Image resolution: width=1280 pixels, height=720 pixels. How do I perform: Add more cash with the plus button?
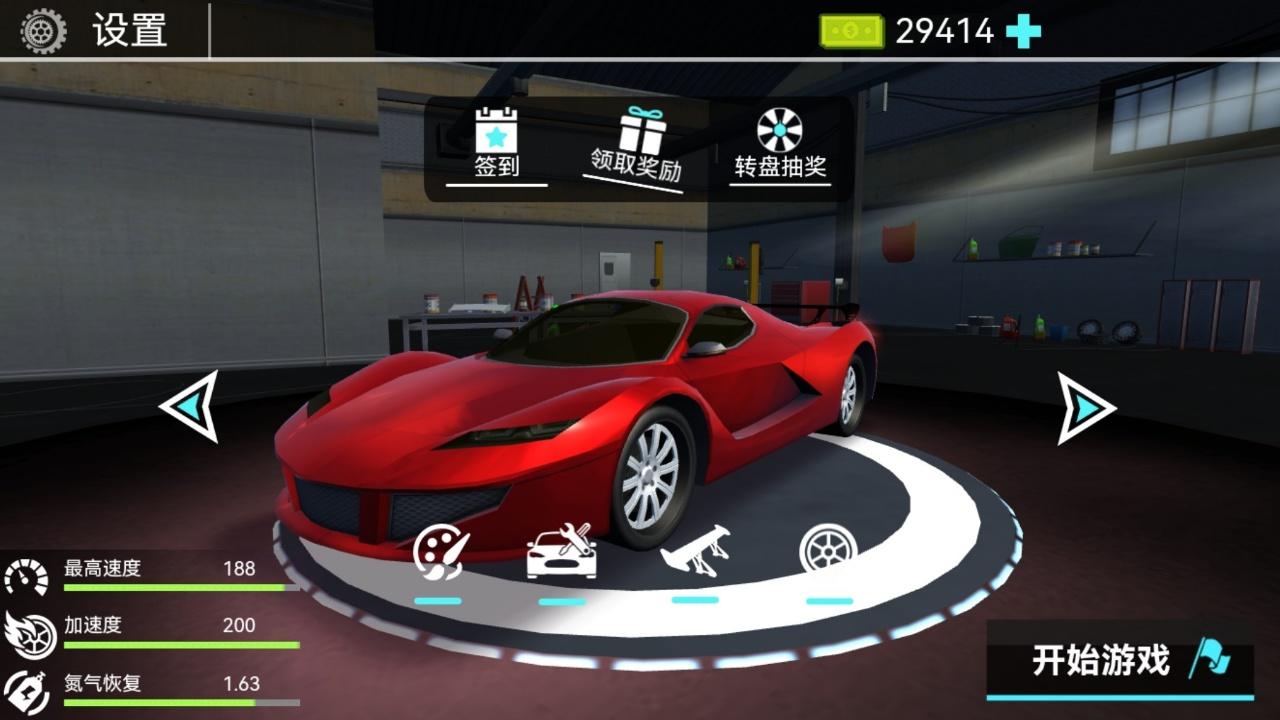click(1023, 32)
